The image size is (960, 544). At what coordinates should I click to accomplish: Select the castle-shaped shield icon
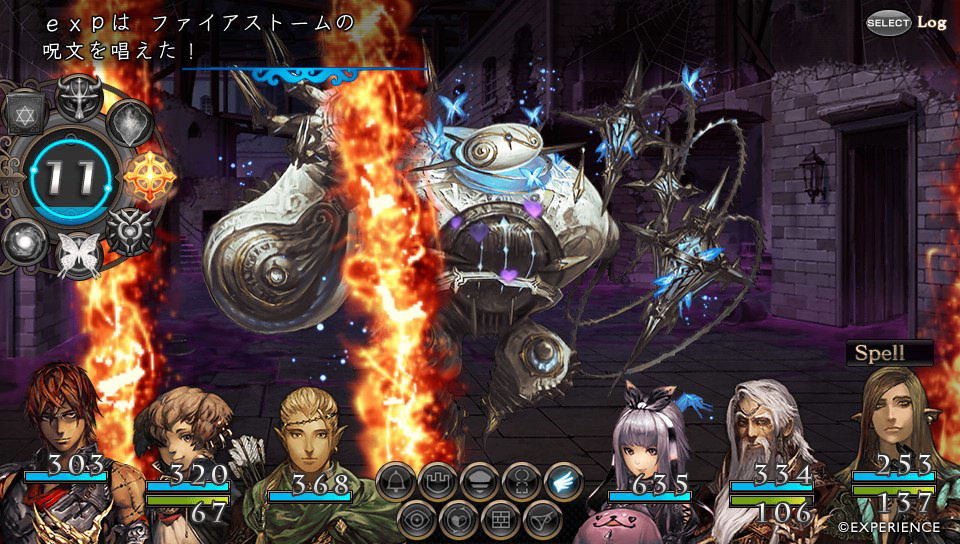(x=438, y=482)
